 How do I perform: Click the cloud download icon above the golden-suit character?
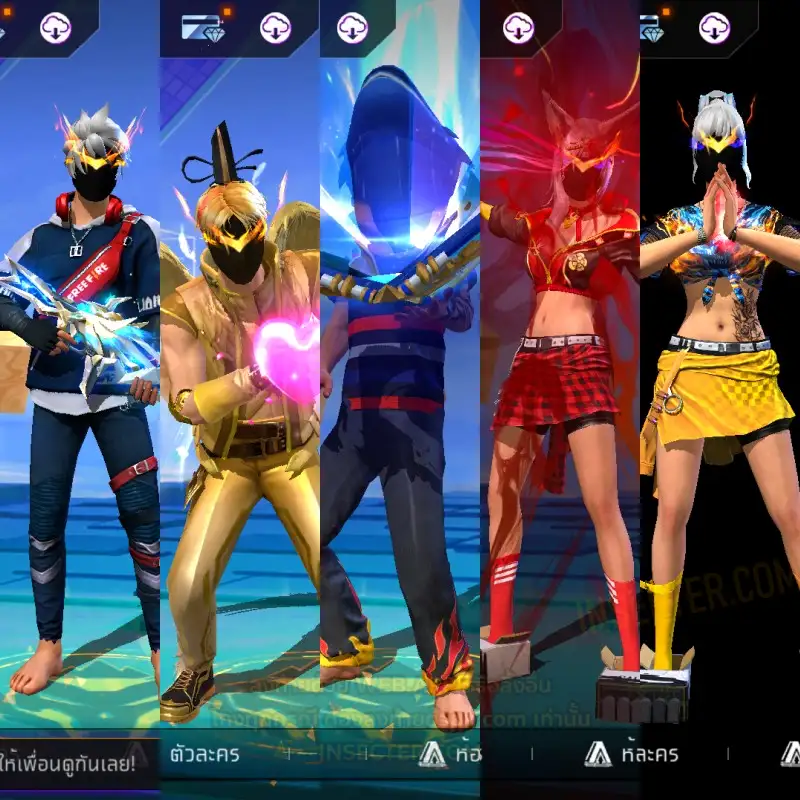click(x=275, y=27)
